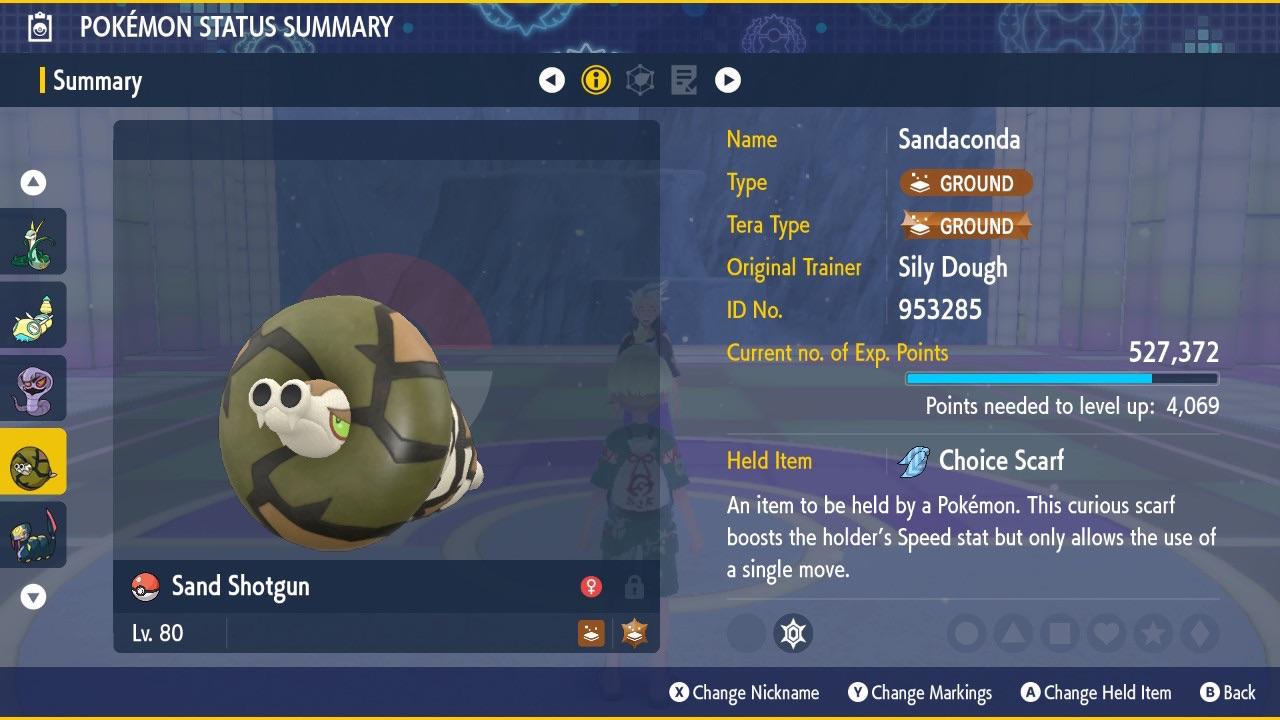This screenshot has width=1280, height=720.
Task: Open the moves and memo page icon
Action: coord(683,80)
